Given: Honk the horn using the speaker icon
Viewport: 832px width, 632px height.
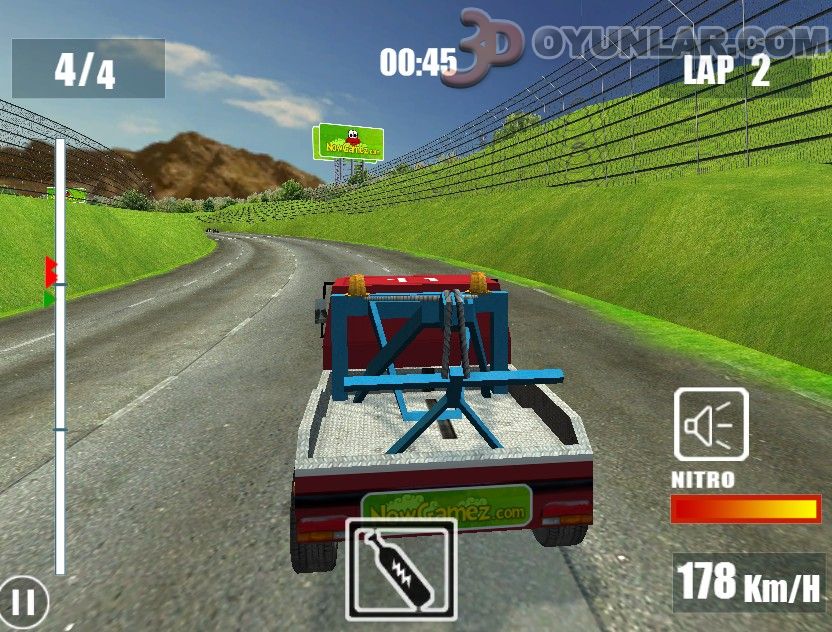Looking at the screenshot, I should click(x=710, y=424).
